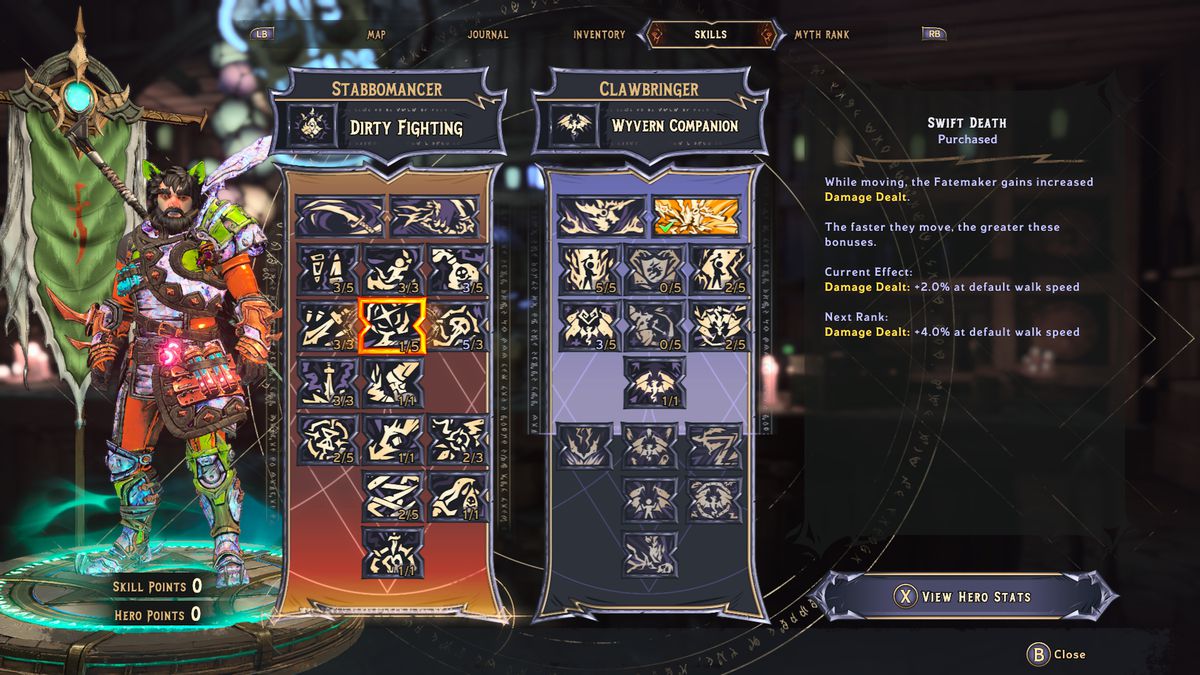Open the Journal tab
This screenshot has width=1200, height=675.
488,34
